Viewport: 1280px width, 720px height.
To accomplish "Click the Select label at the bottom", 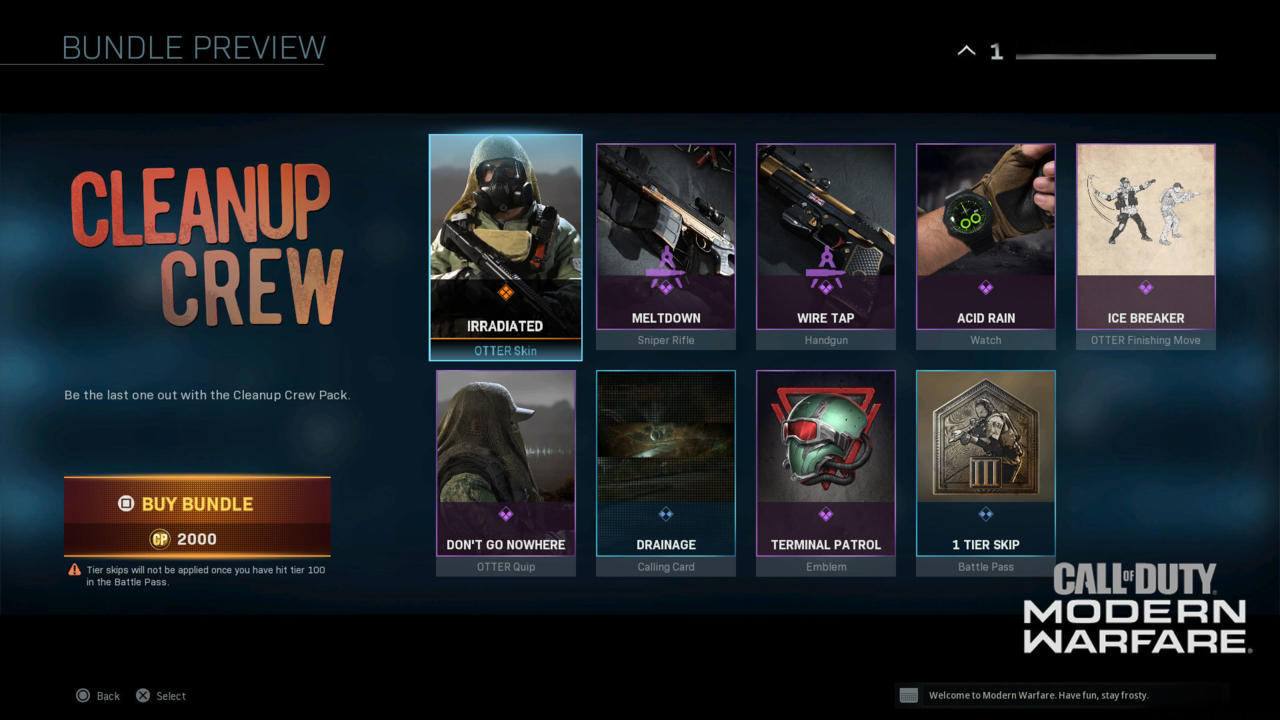I will 170,695.
